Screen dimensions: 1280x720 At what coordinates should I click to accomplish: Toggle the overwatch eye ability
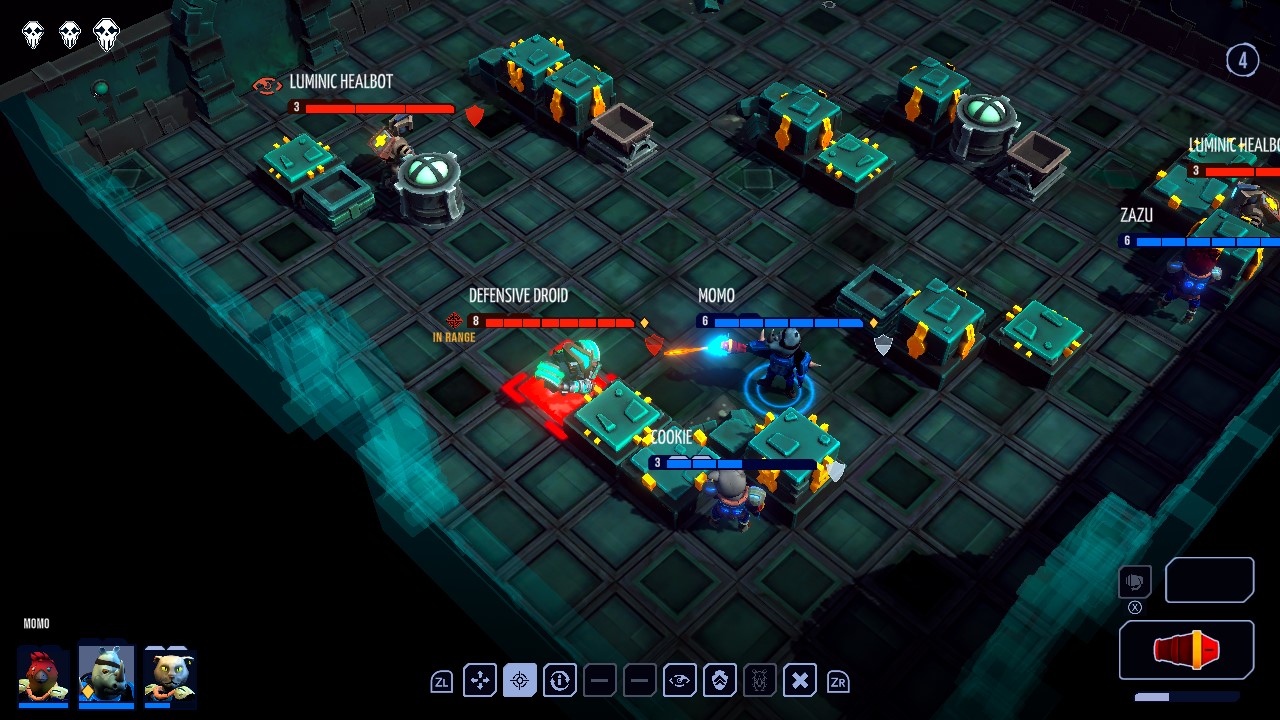[680, 680]
